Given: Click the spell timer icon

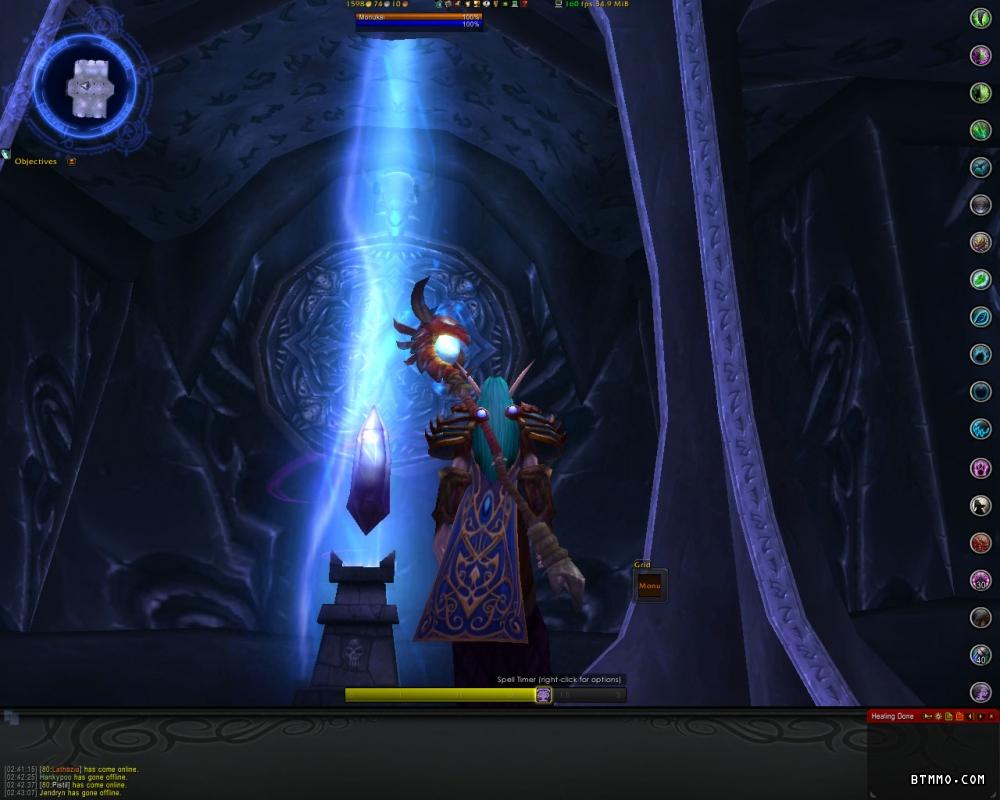Looking at the screenshot, I should coord(543,695).
